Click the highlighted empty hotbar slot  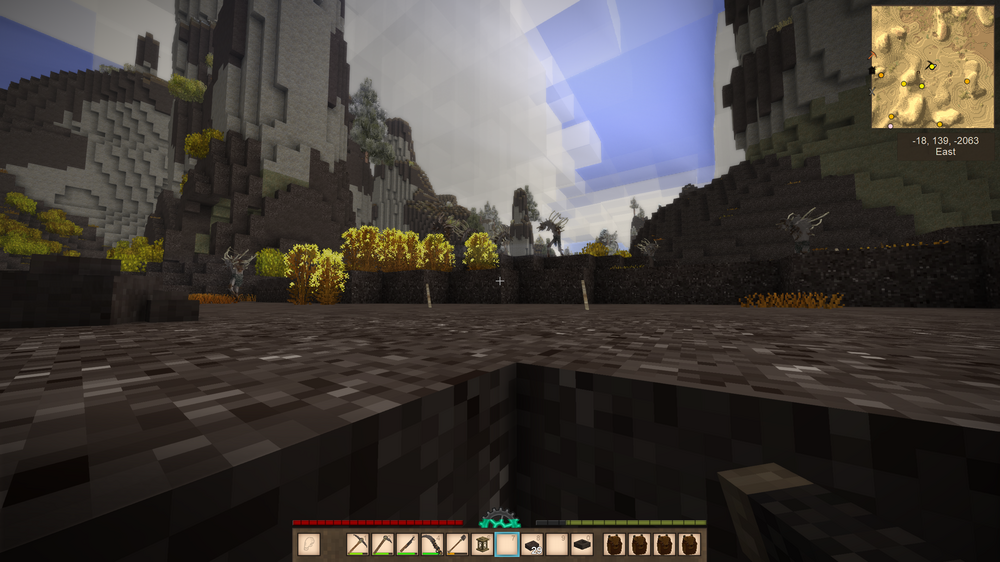pos(507,545)
